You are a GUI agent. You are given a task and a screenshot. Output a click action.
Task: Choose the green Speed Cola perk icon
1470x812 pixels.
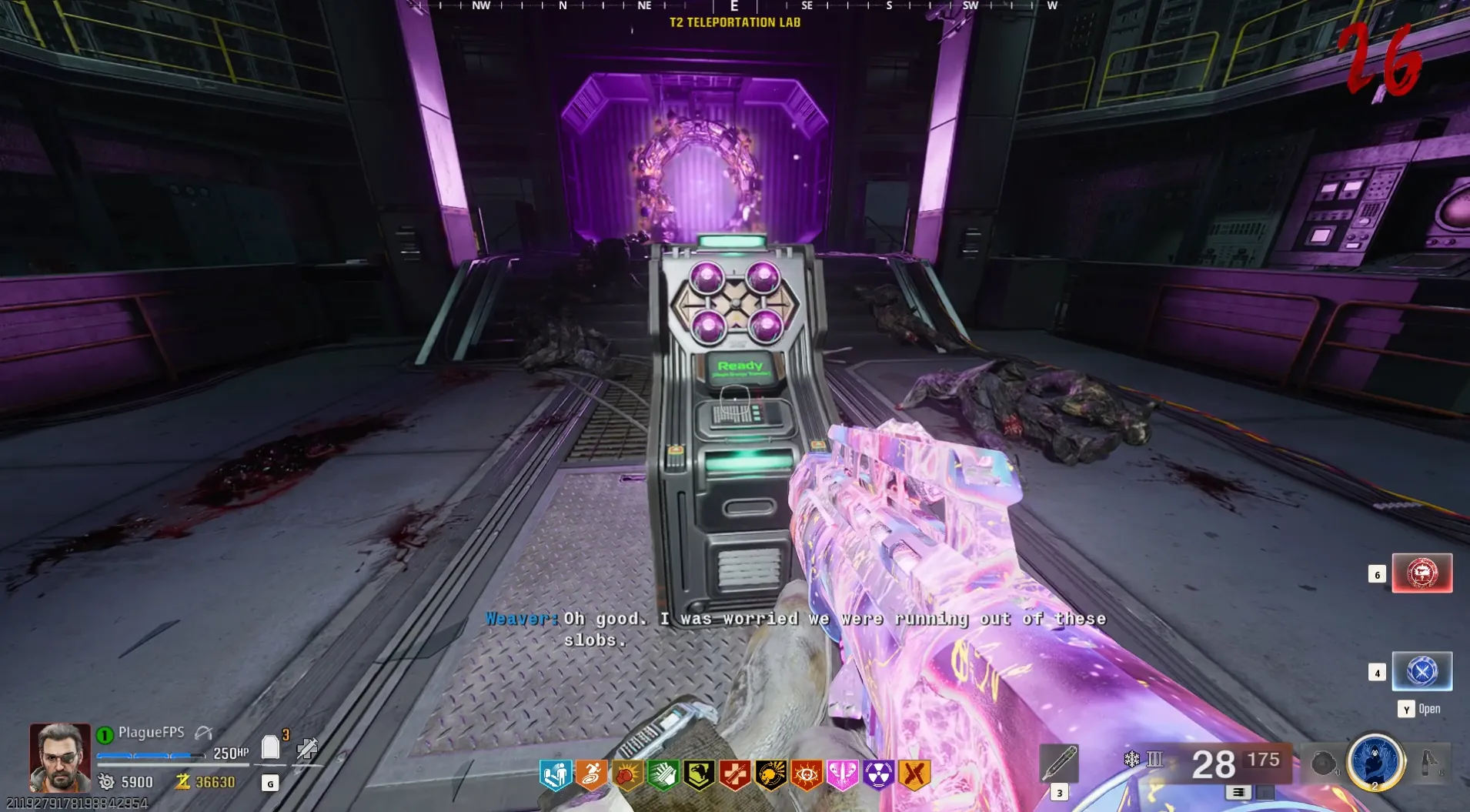663,775
